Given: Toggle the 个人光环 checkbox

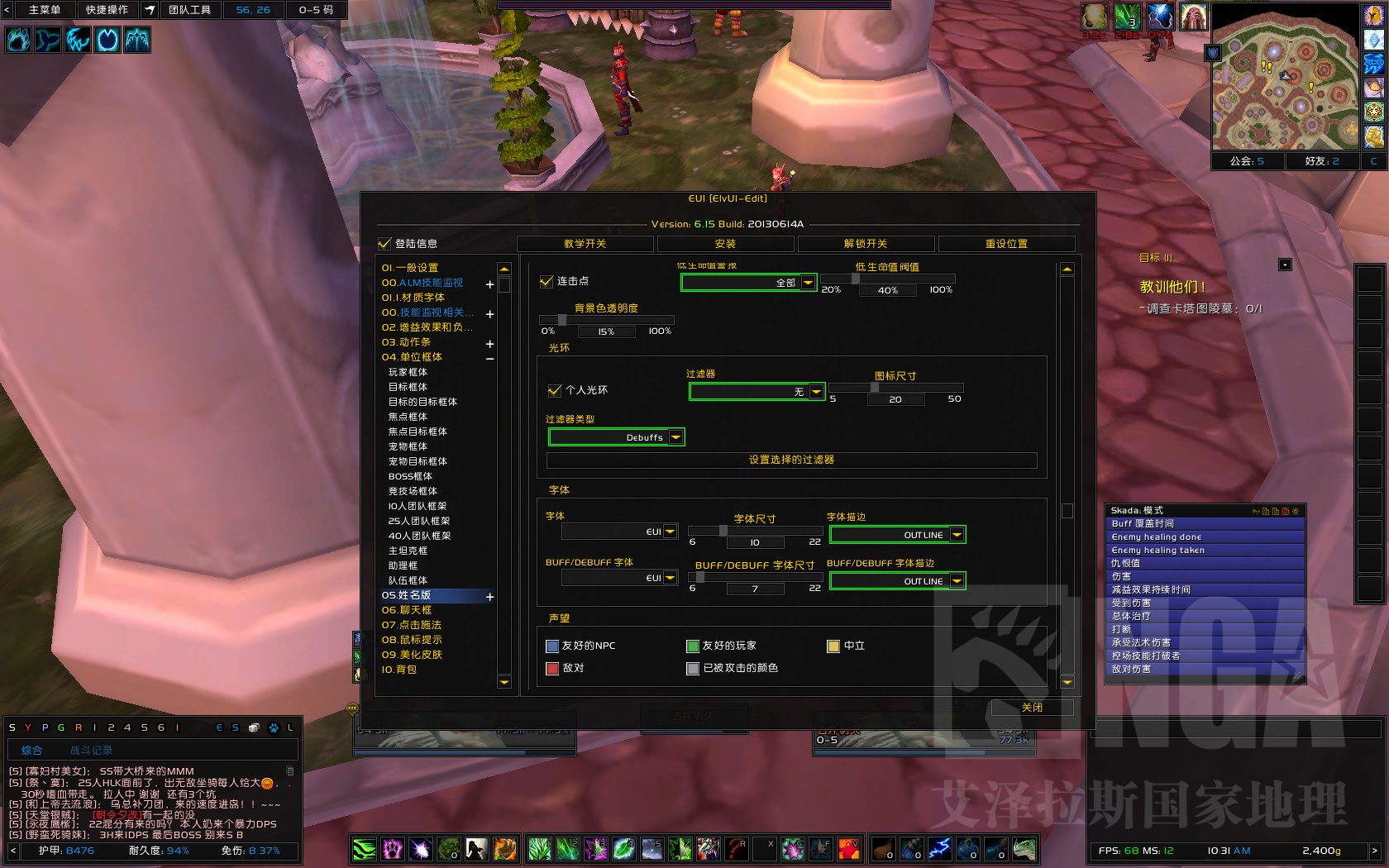Looking at the screenshot, I should tap(555, 390).
